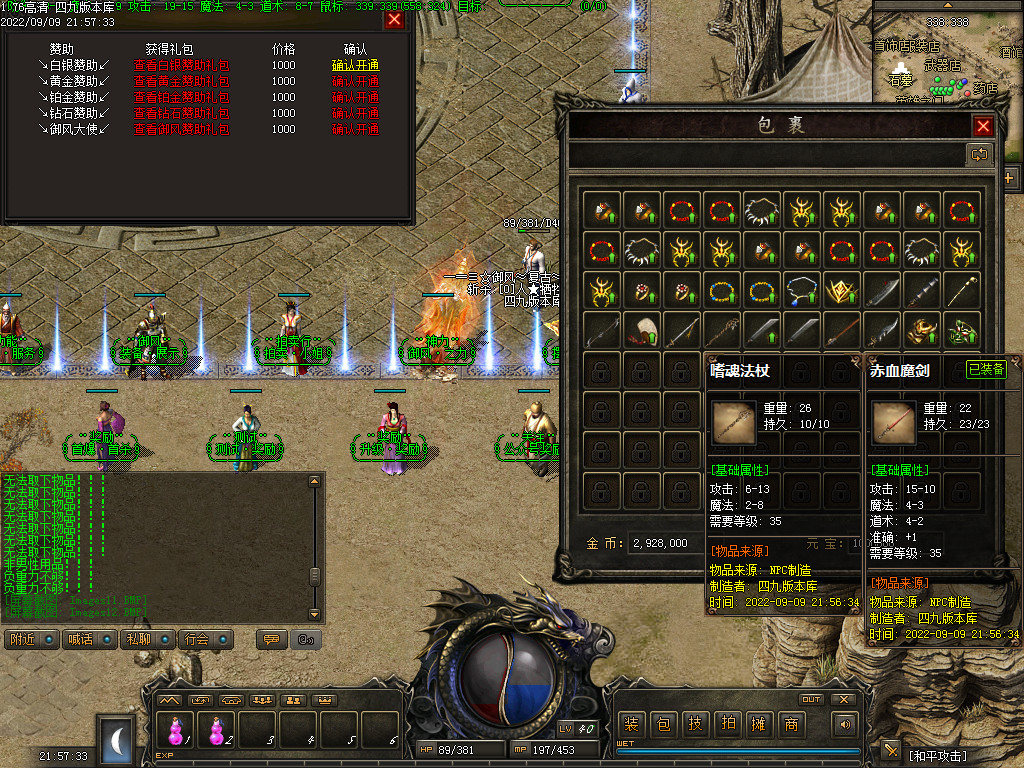View the 黄金赞助 gift pack
The image size is (1024, 768).
(181, 81)
